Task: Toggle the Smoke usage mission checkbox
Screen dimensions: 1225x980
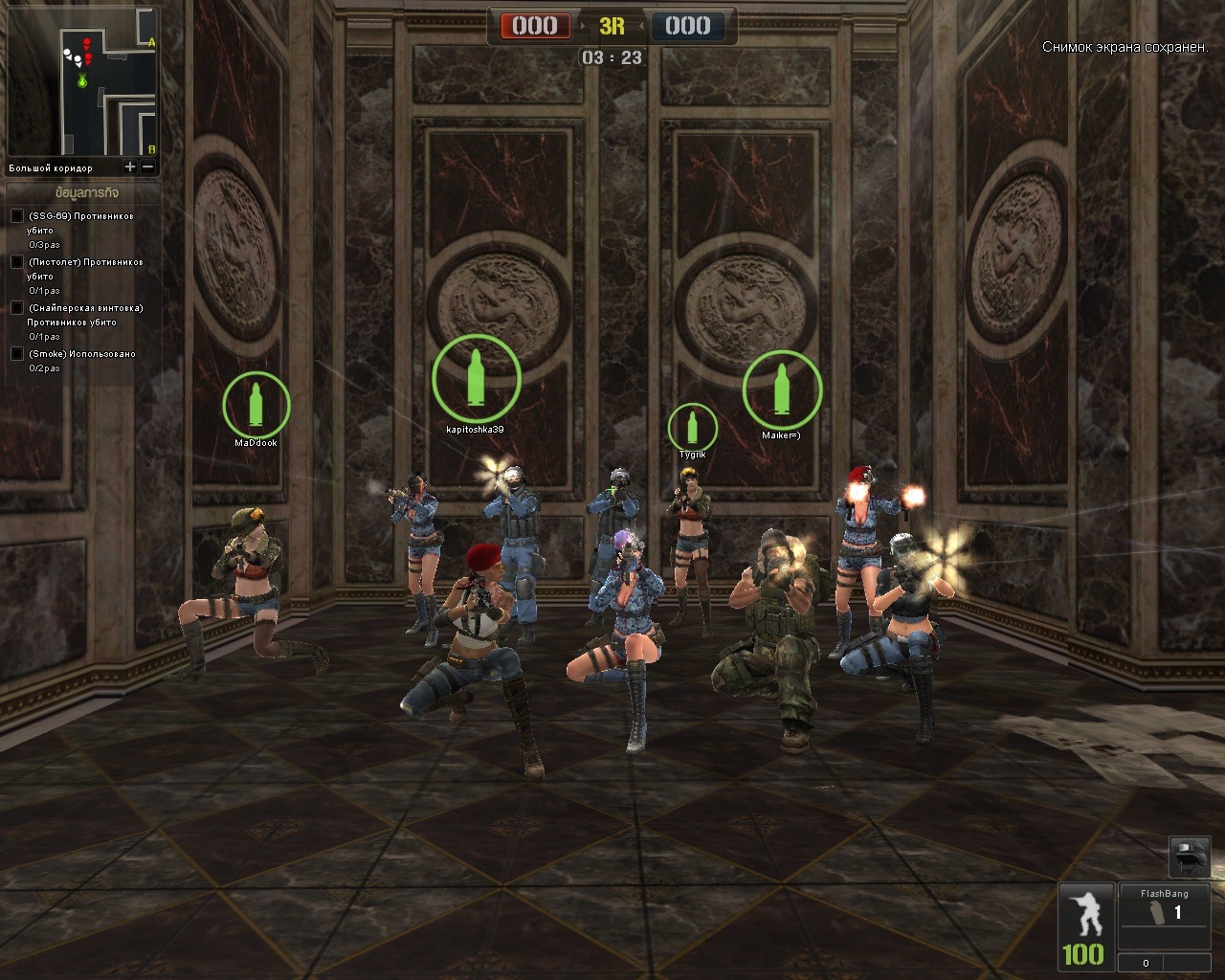Action: click(16, 354)
